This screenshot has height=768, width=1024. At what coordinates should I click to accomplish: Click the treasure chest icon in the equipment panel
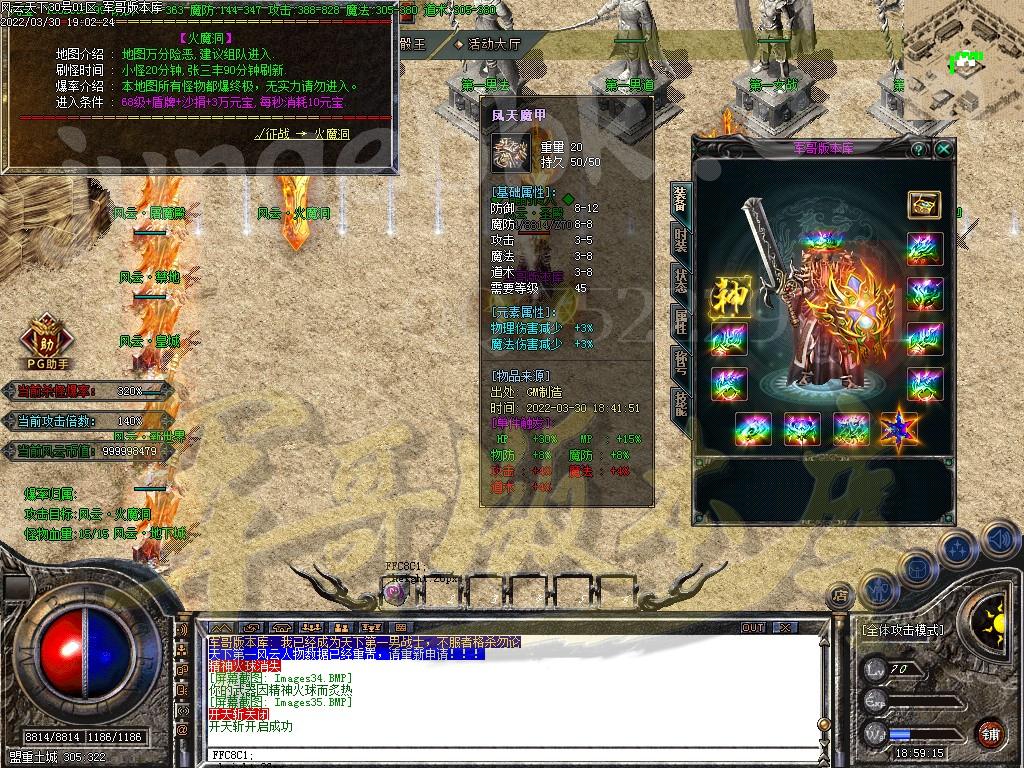point(924,204)
